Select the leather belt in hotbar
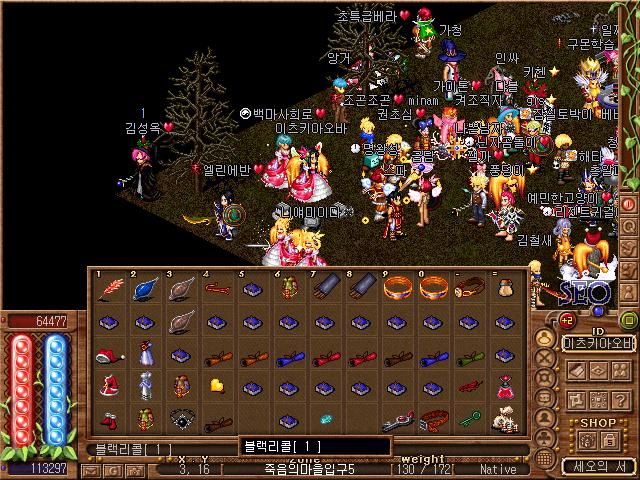 [470, 290]
